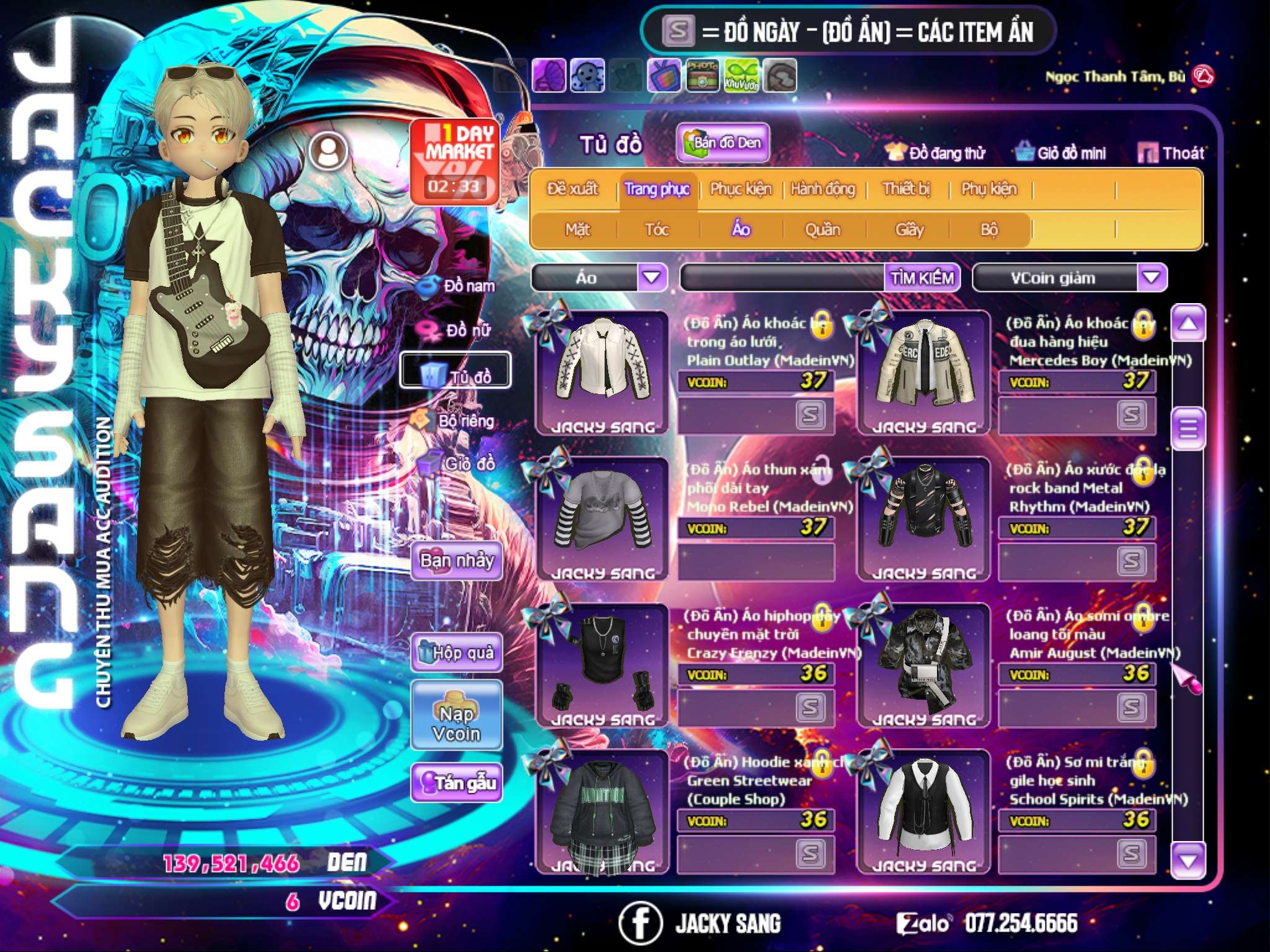This screenshot has width=1270, height=952.
Task: Click the TÌM KIẾM search button
Action: tap(922, 278)
